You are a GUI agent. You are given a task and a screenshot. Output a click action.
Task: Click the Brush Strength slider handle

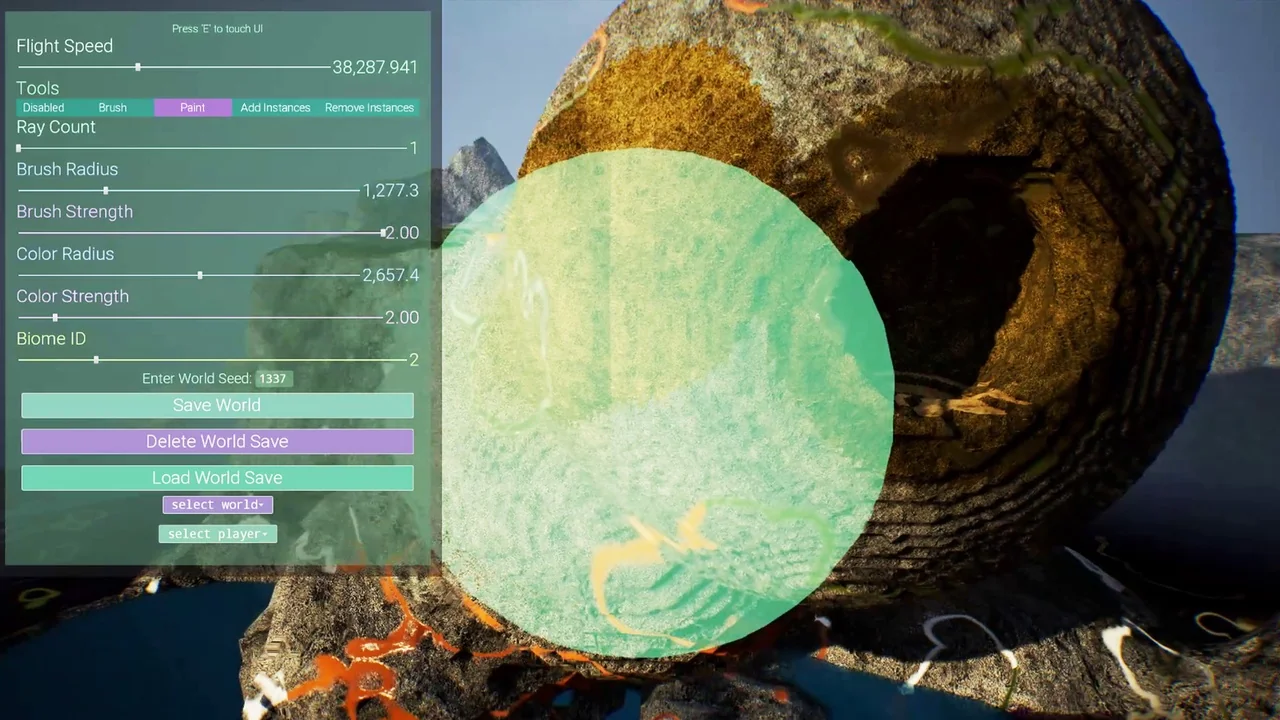(383, 233)
